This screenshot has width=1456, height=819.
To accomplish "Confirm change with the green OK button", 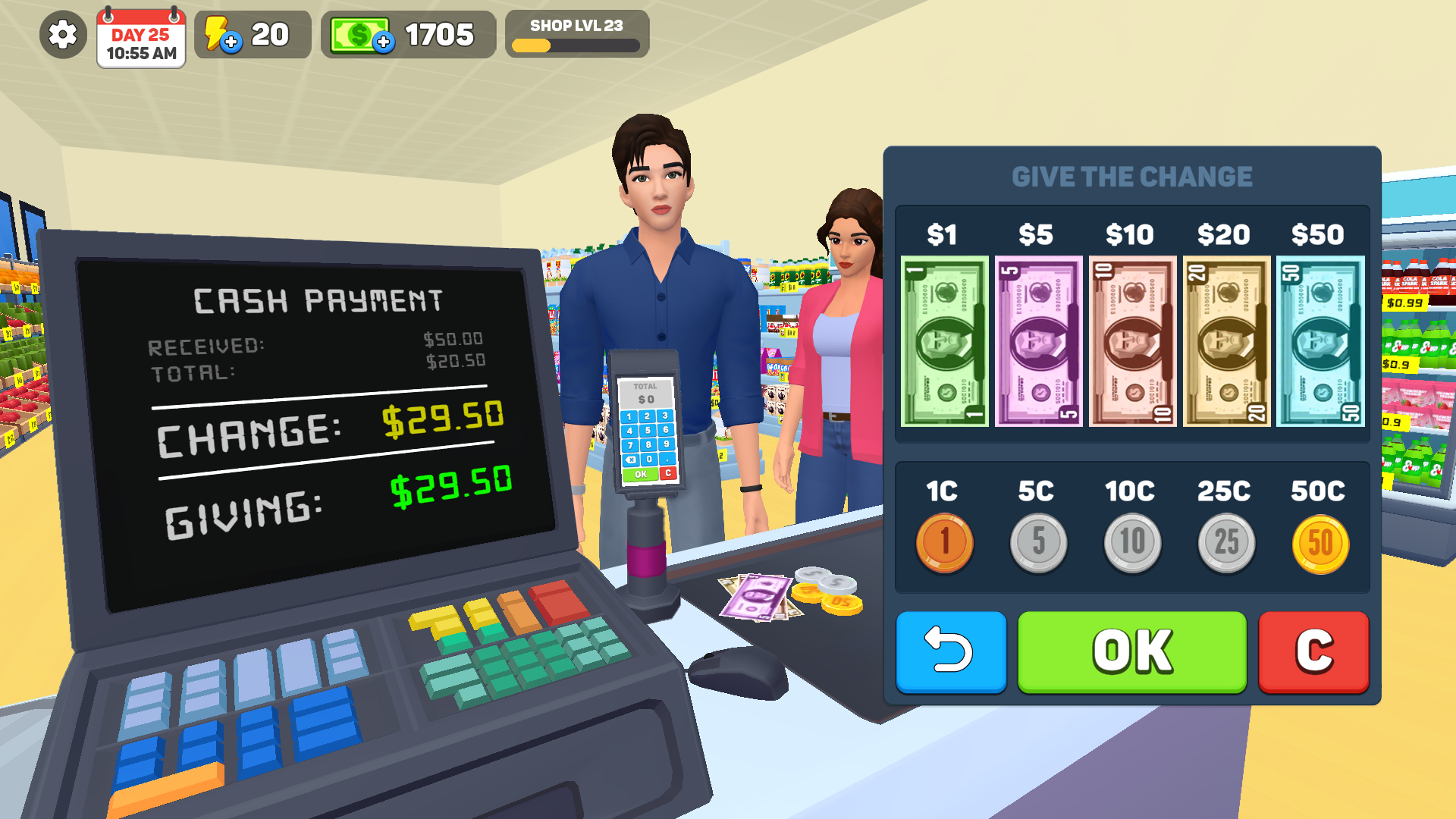I will [1130, 651].
